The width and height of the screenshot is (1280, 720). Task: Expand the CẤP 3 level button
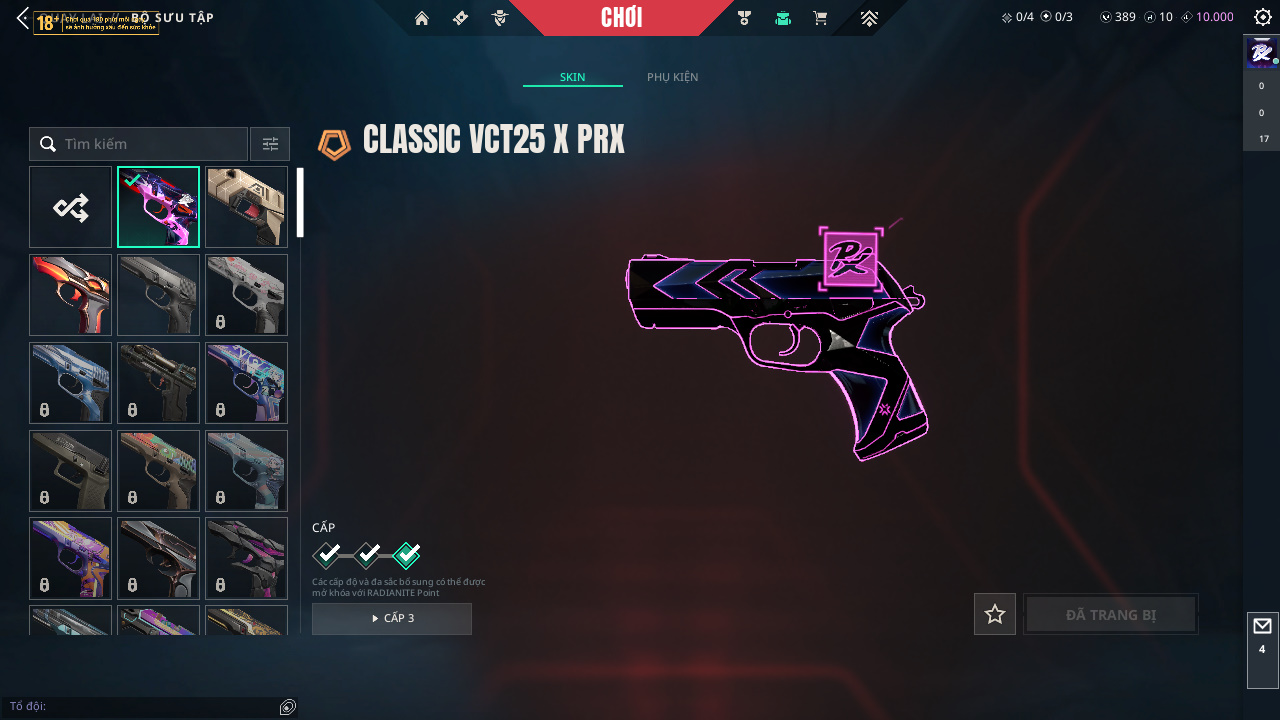tap(392, 618)
